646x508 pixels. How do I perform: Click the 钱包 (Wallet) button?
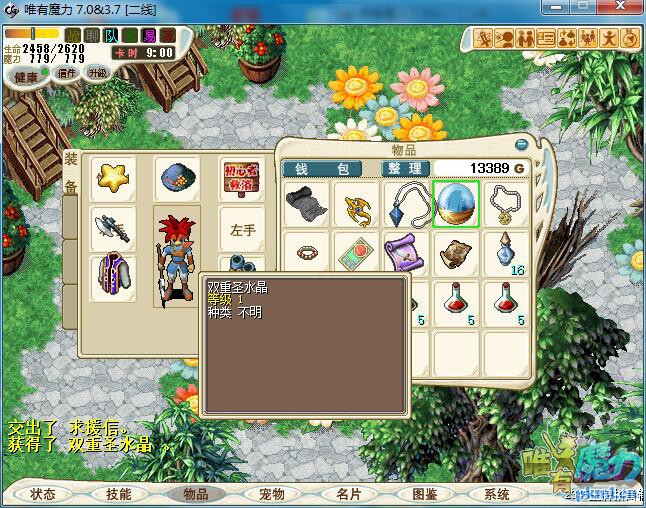322,168
